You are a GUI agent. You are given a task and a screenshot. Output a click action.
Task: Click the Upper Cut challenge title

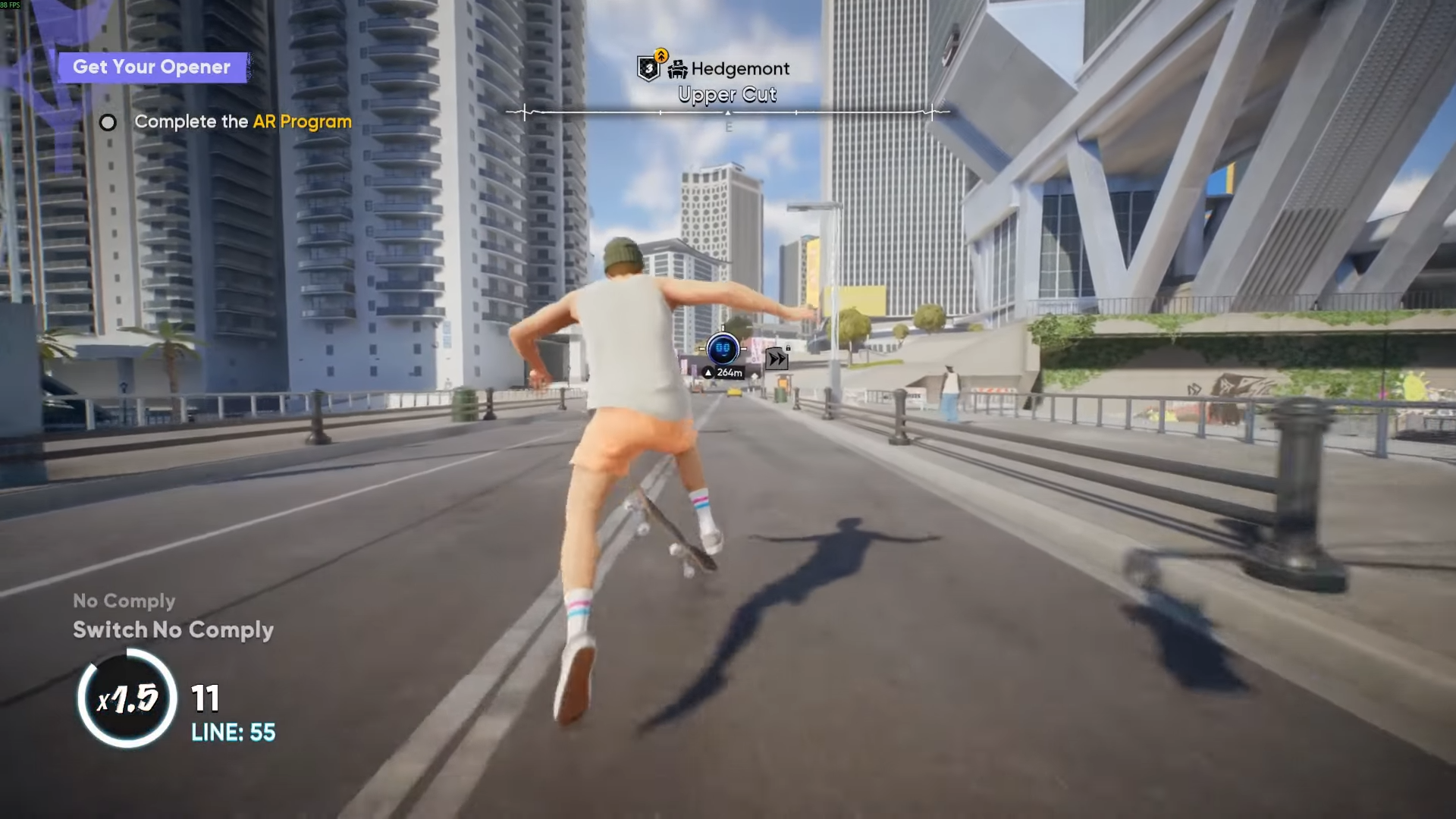pyautogui.click(x=728, y=94)
